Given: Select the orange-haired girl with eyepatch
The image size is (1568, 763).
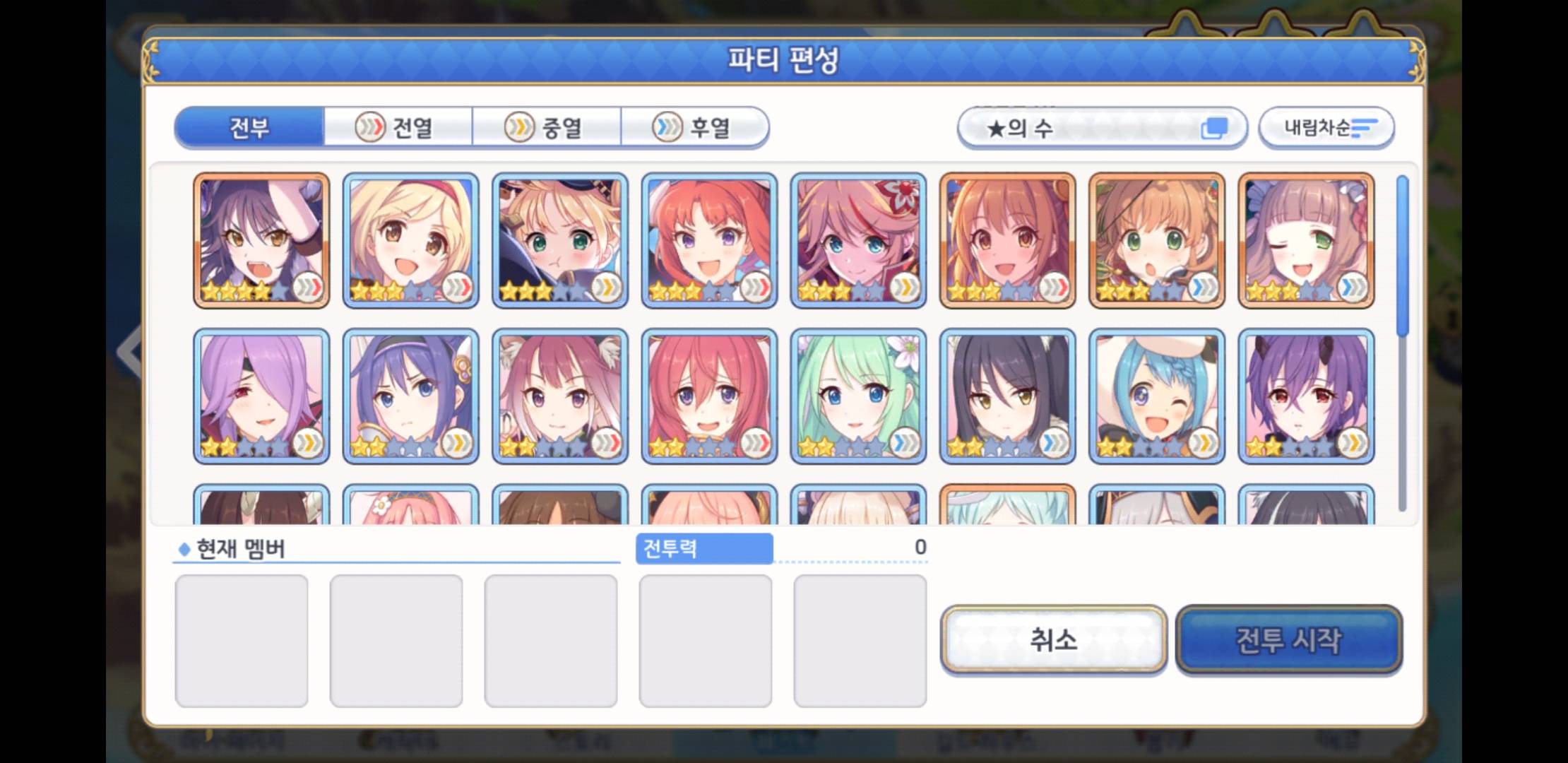Looking at the screenshot, I should click(x=1157, y=240).
